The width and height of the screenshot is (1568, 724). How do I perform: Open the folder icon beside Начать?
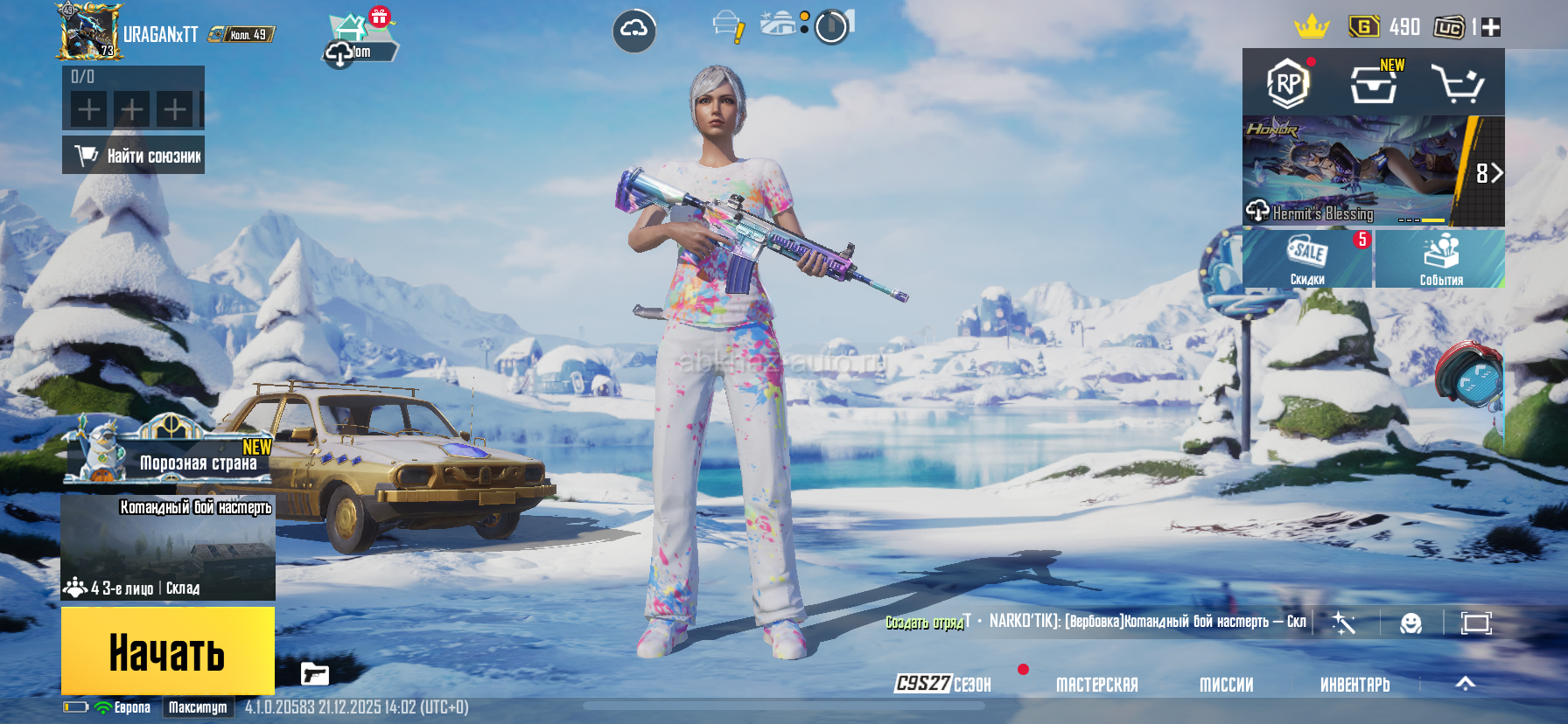[x=314, y=673]
